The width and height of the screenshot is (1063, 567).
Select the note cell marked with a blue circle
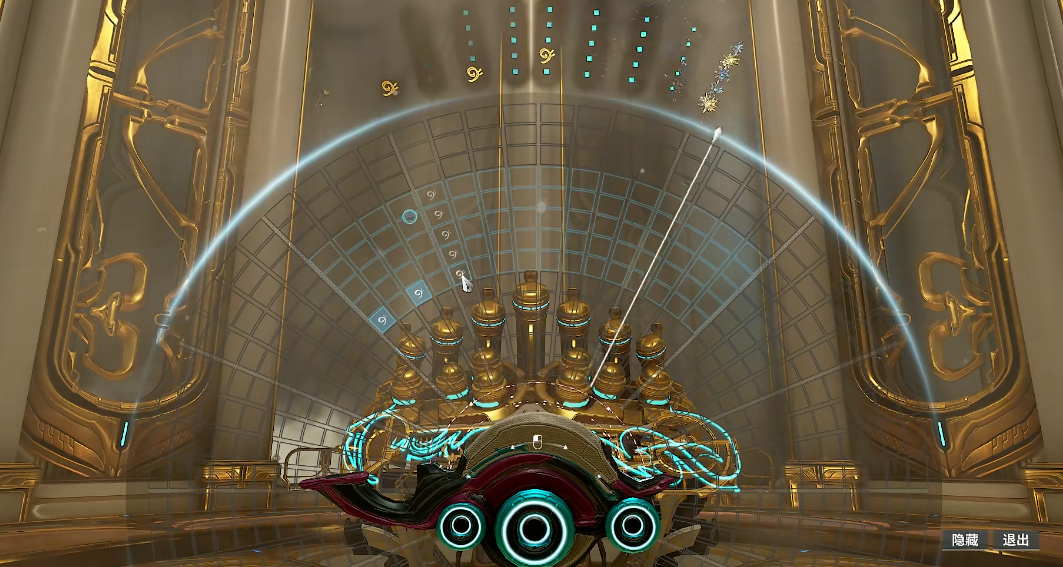pos(409,216)
